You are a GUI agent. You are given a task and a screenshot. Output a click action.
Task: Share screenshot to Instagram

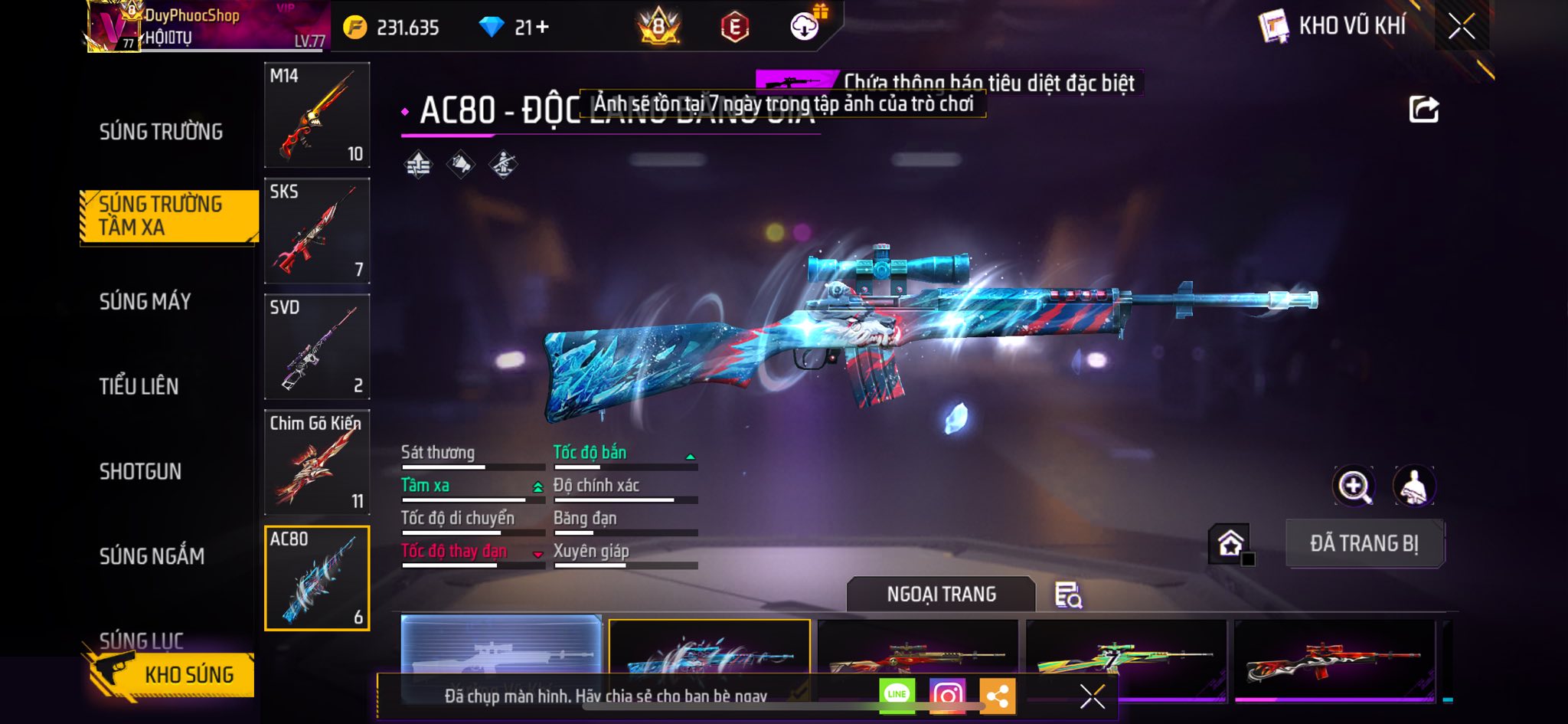click(947, 695)
